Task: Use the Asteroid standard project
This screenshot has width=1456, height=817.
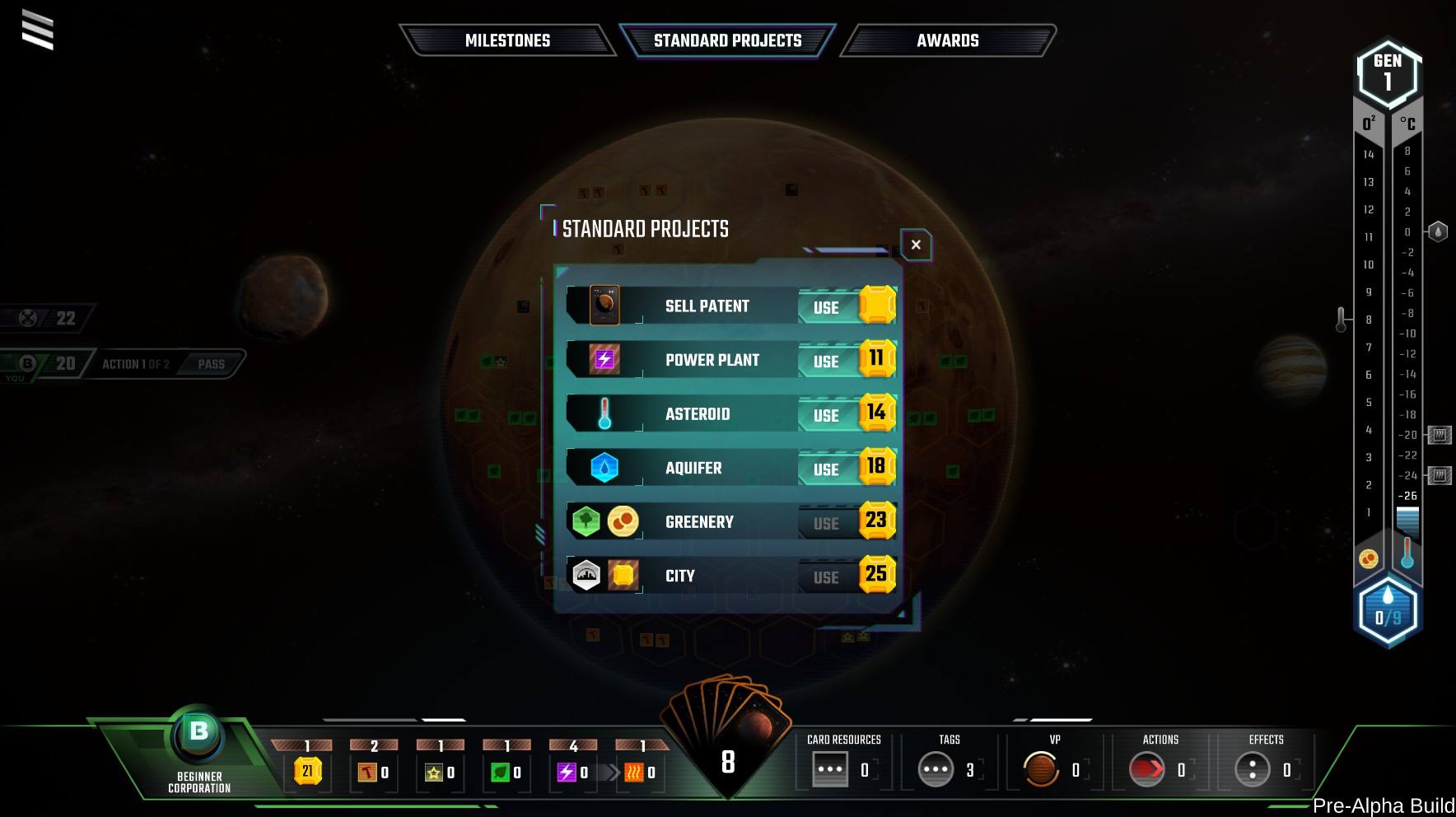Action: [x=826, y=415]
